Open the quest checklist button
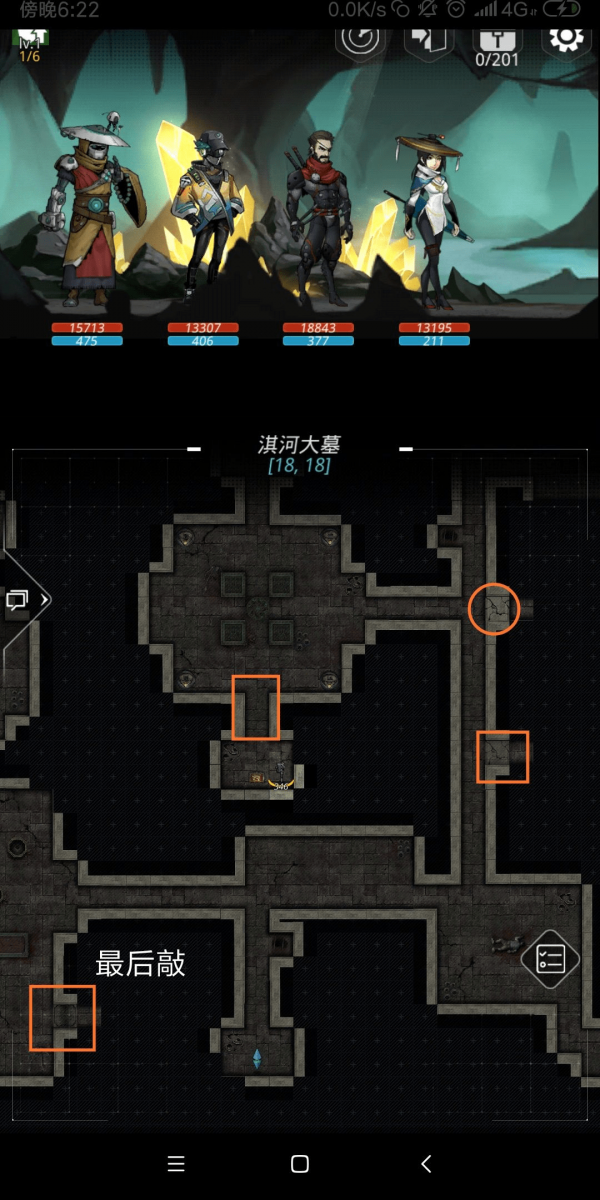This screenshot has width=600, height=1200. [x=550, y=959]
